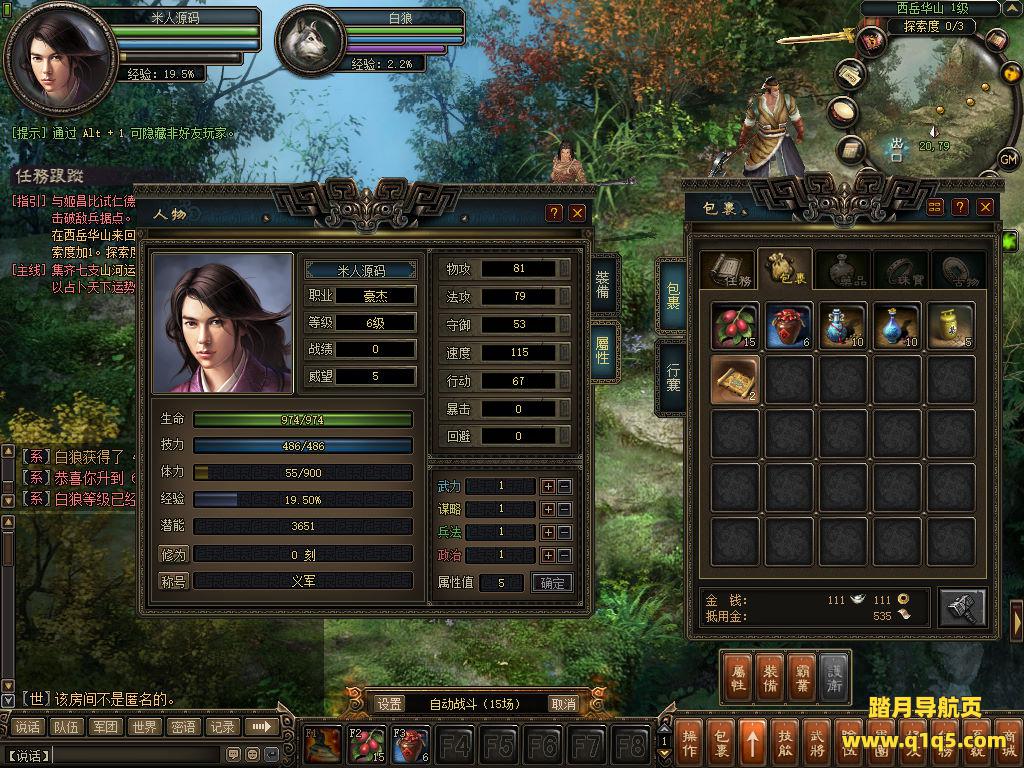Cancel auto battle with 取消
The width and height of the screenshot is (1024, 768).
tap(564, 704)
